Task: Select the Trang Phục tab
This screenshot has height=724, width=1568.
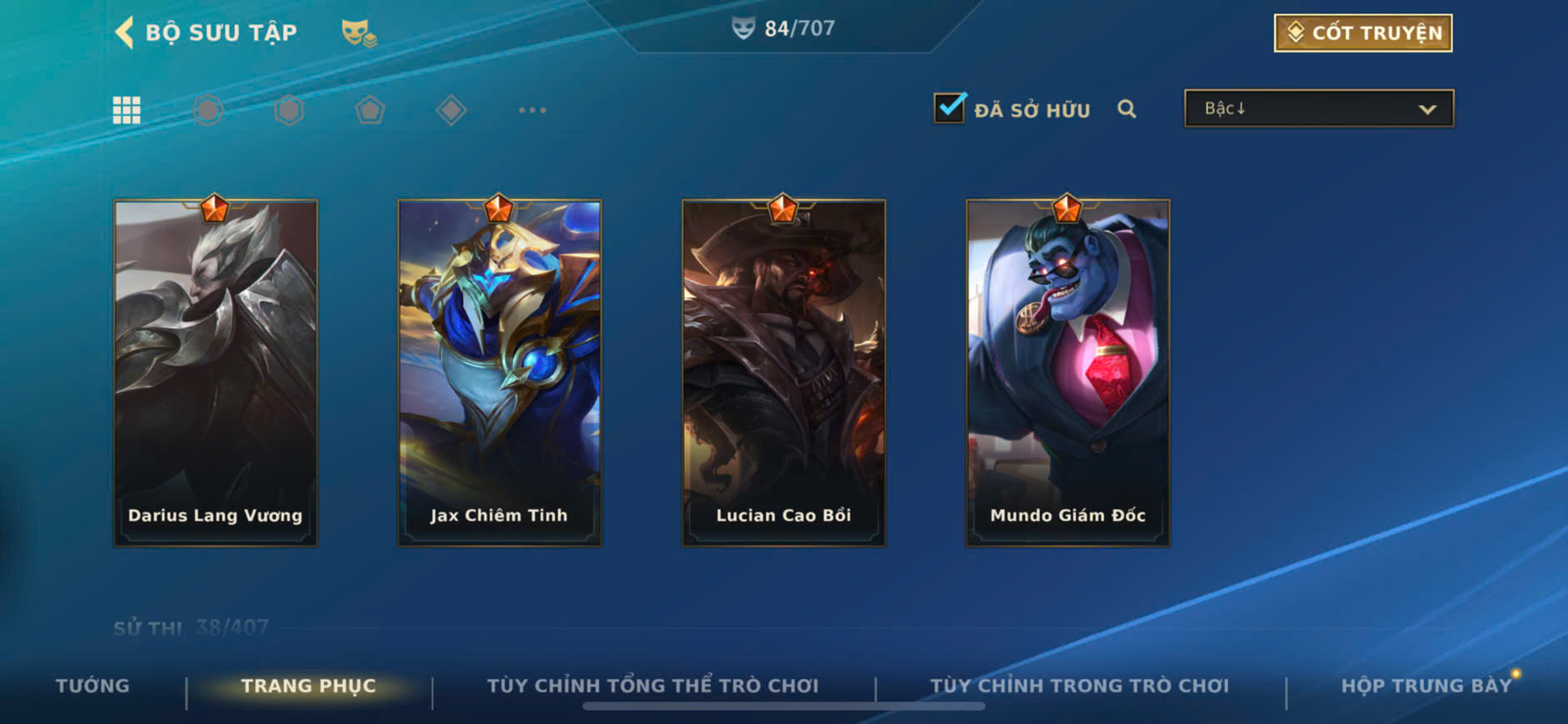Action: click(x=308, y=686)
